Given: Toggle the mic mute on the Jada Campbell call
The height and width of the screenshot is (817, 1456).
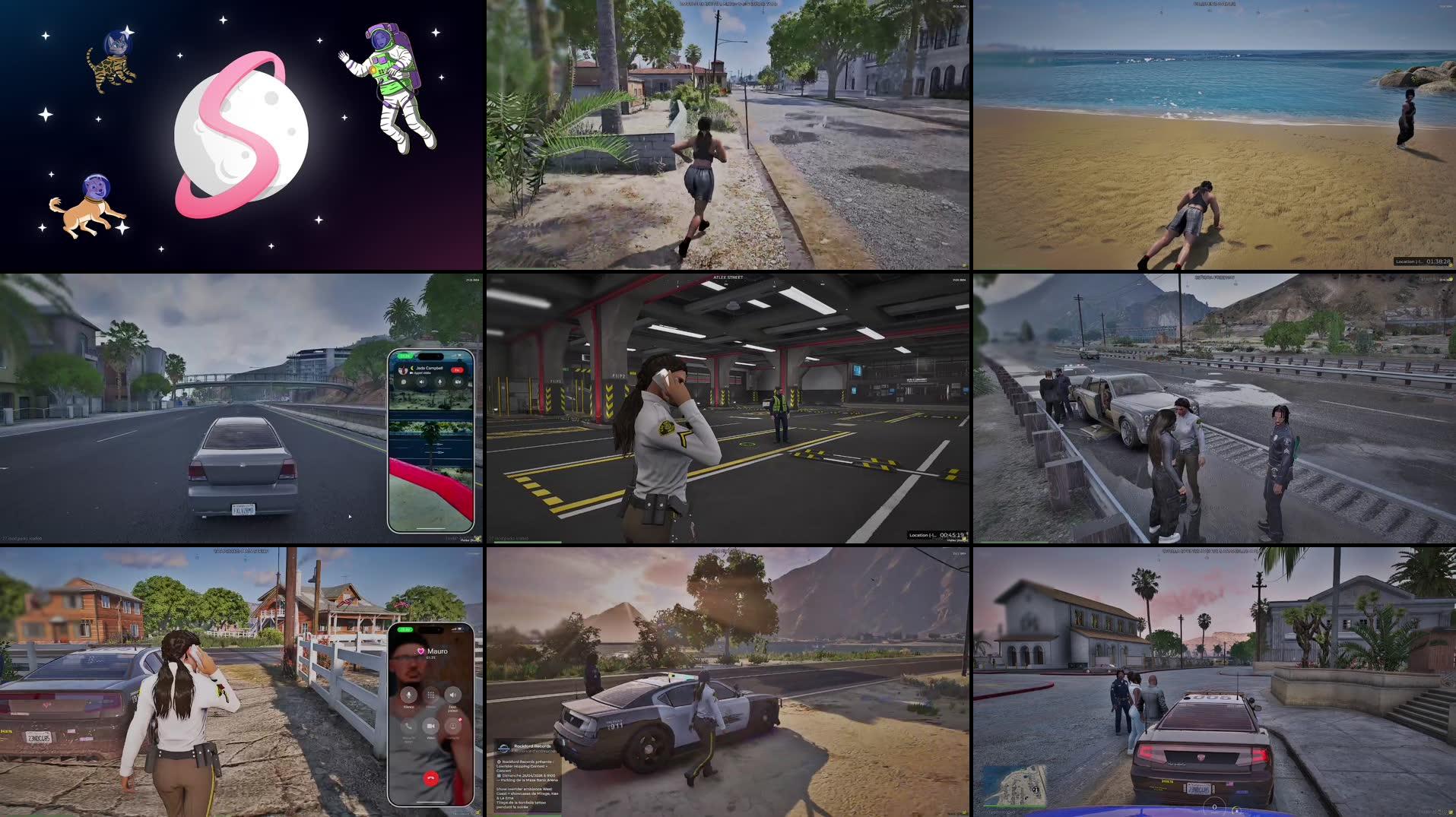Looking at the screenshot, I should pyautogui.click(x=439, y=382).
